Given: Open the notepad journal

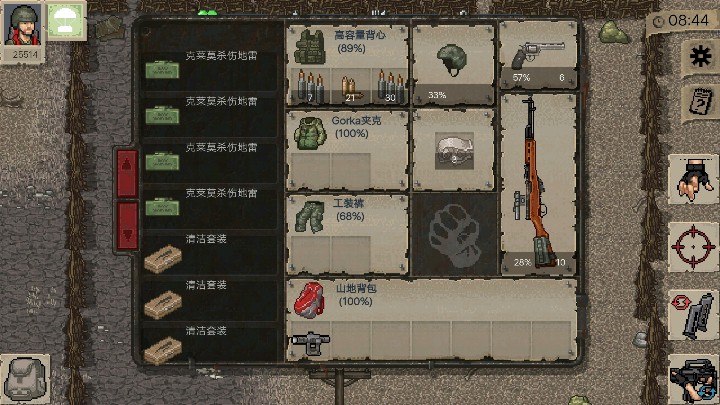Looking at the screenshot, I should tap(692, 102).
